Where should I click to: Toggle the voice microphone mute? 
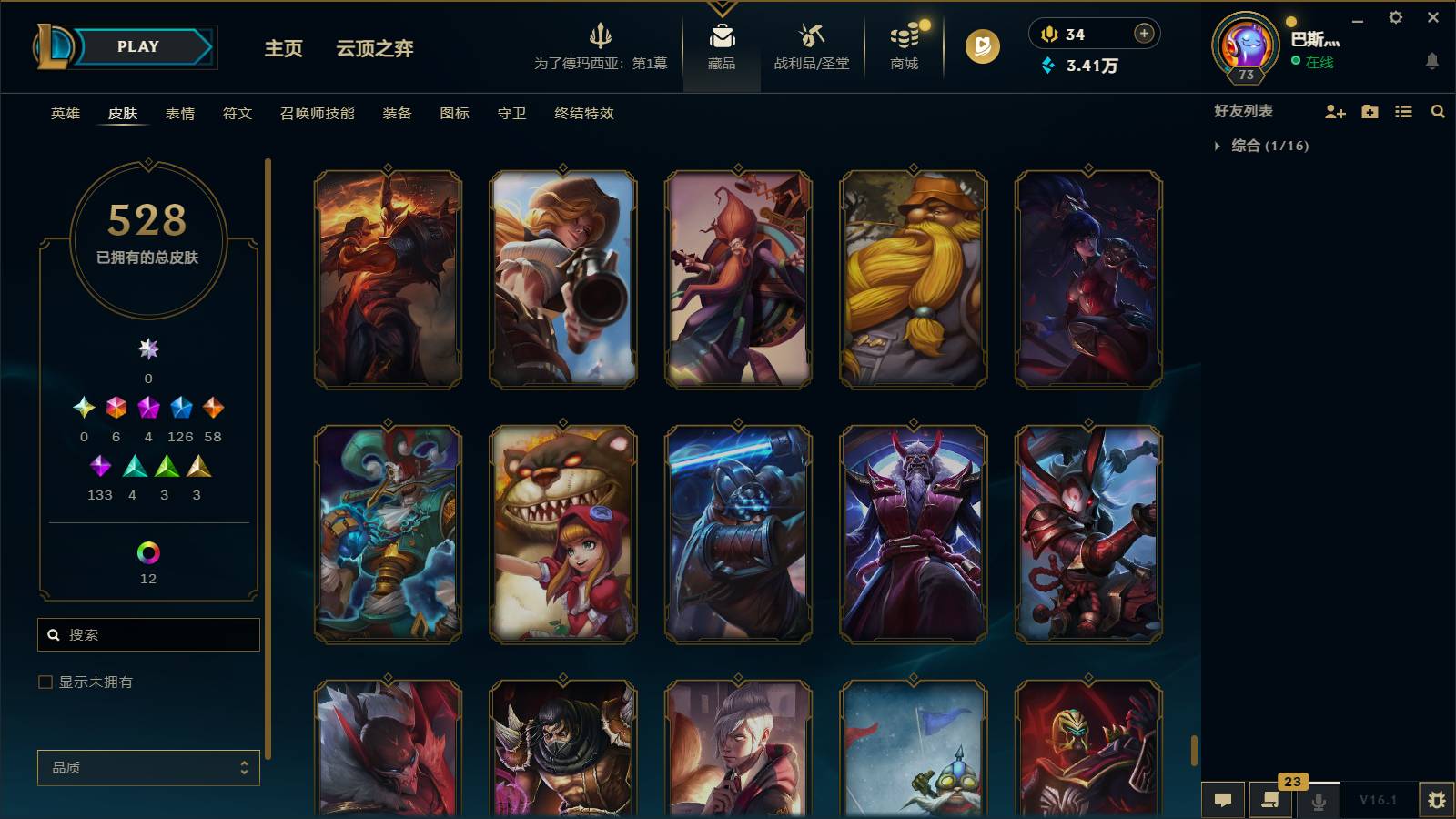point(1317,800)
